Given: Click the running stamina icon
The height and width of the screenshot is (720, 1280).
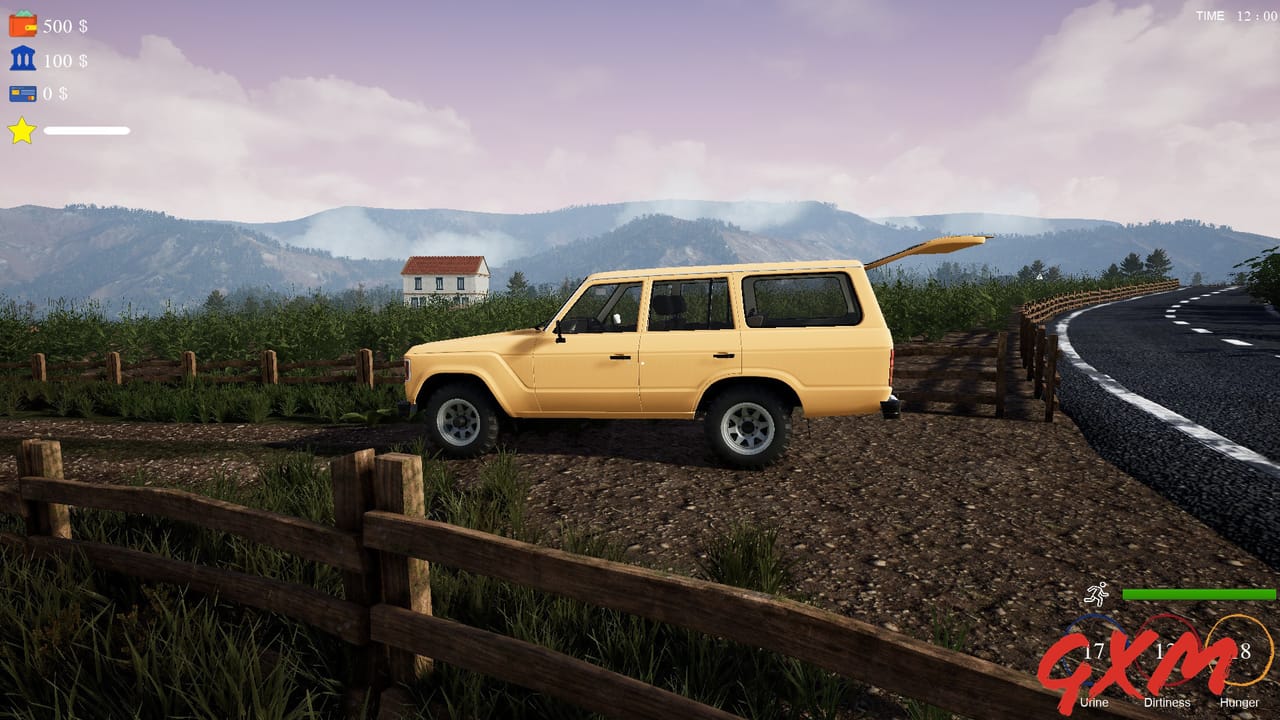Looking at the screenshot, I should [1097, 595].
